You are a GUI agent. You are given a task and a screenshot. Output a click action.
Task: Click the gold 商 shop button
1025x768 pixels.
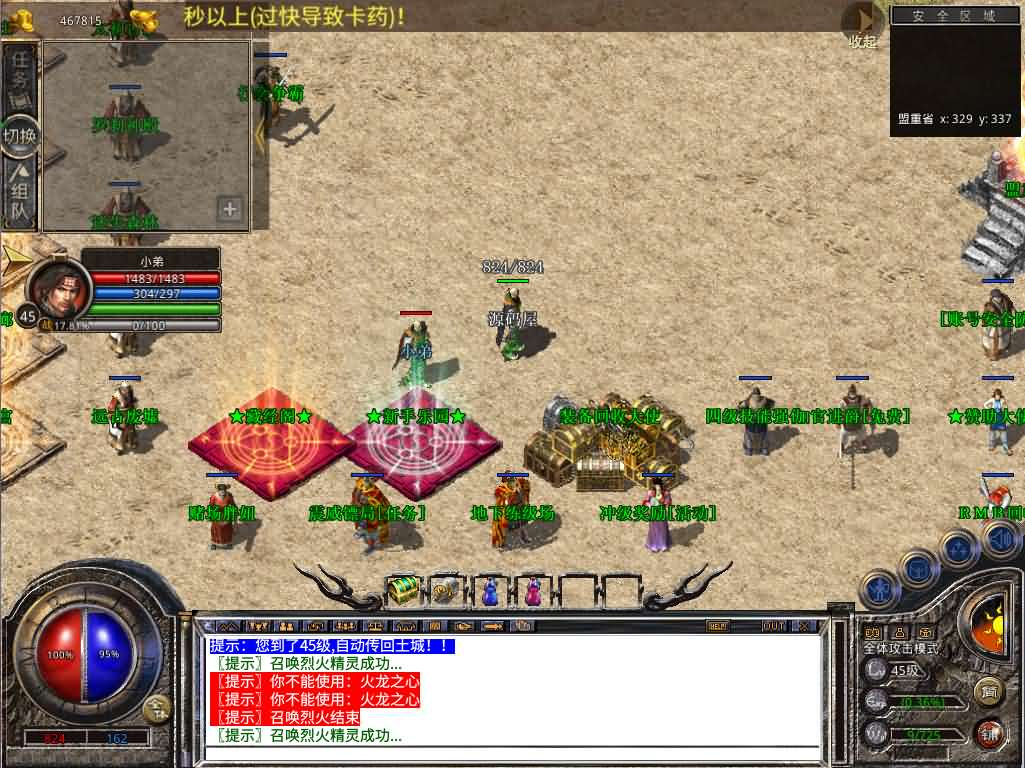pos(988,690)
